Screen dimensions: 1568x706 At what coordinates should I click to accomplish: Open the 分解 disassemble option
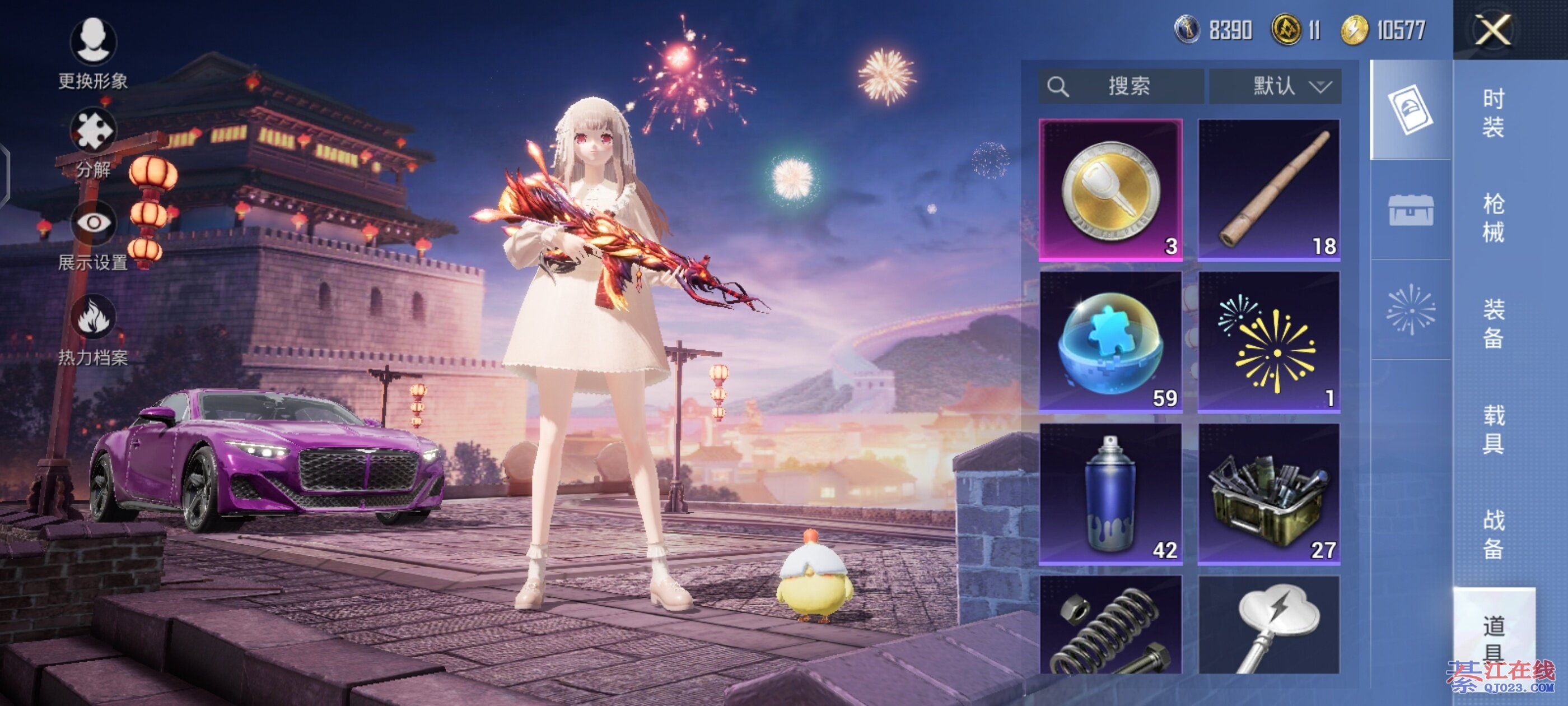tap(93, 141)
